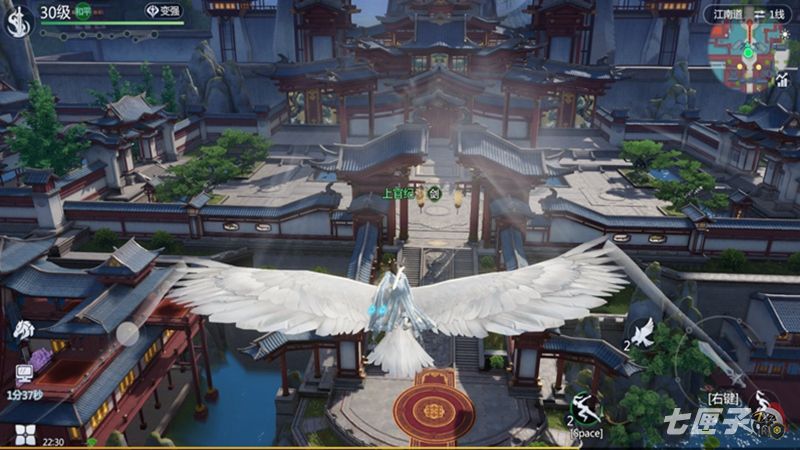This screenshot has width=800, height=450.
Task: Open the circular minimap
Action: point(746,53)
